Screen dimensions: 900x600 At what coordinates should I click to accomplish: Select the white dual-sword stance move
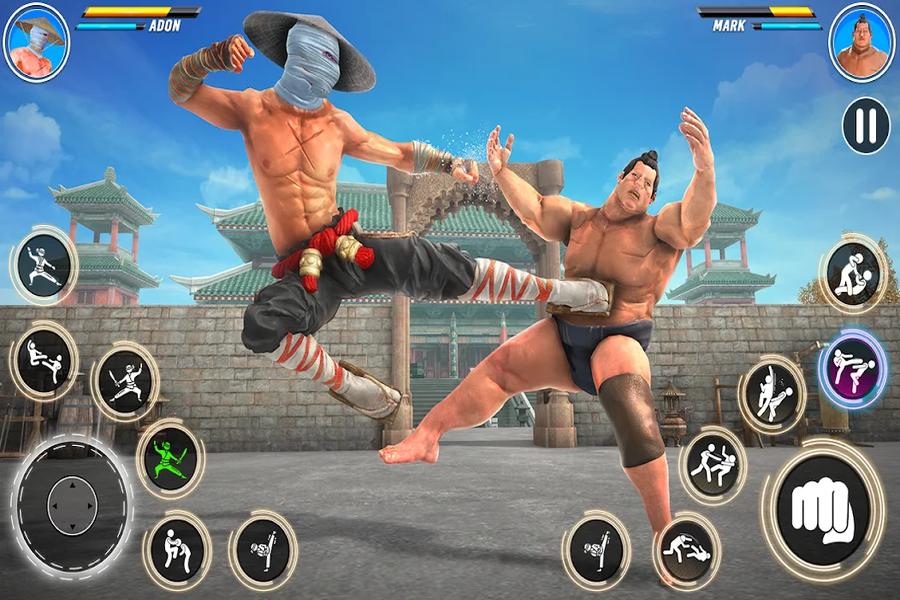(x=126, y=380)
